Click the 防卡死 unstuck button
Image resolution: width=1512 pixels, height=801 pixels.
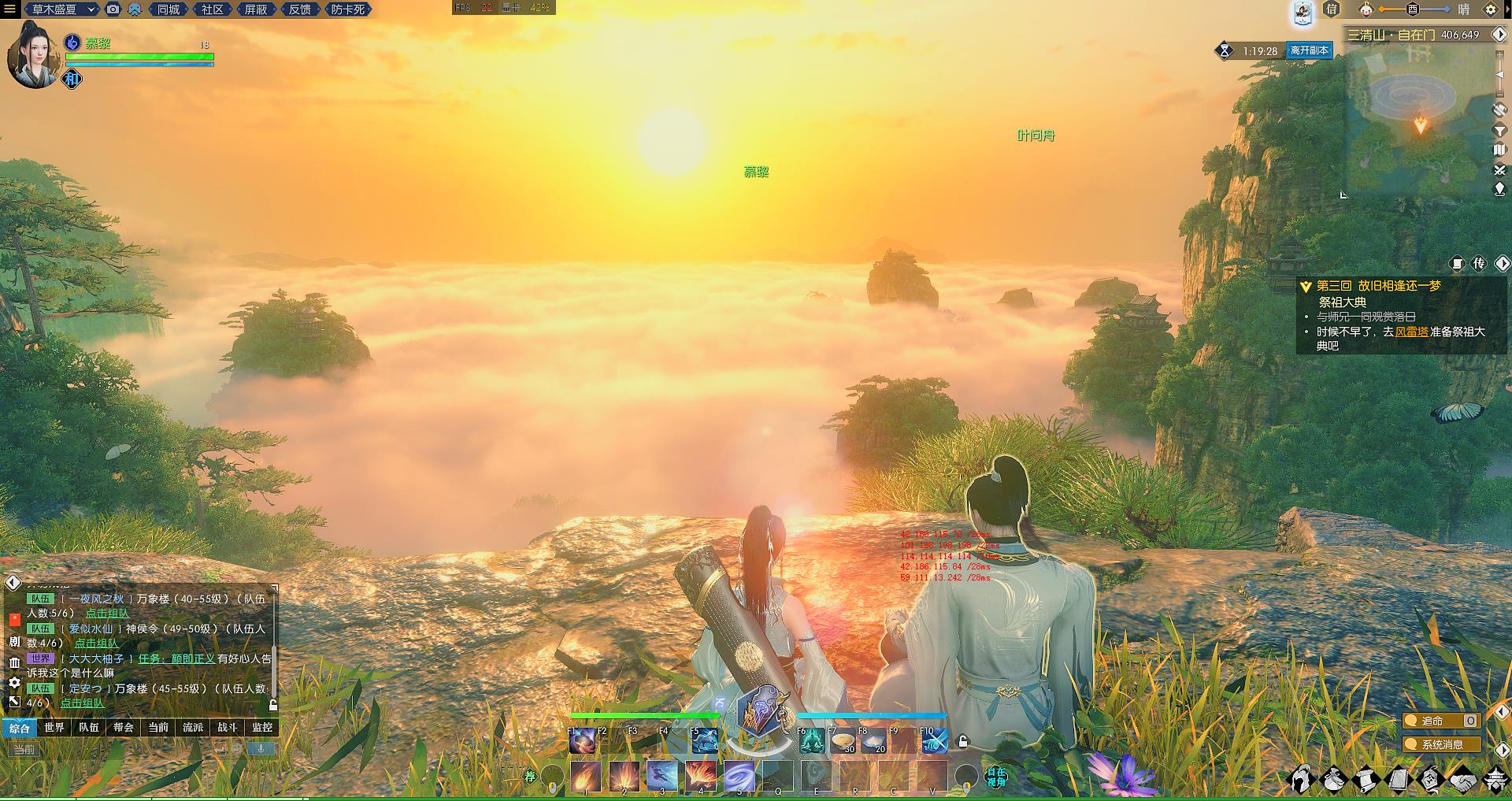[x=347, y=9]
